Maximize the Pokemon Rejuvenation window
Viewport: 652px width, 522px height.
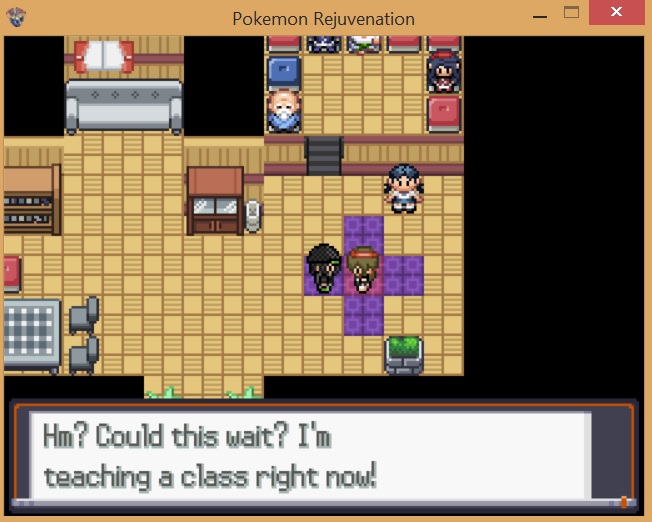[x=572, y=14]
